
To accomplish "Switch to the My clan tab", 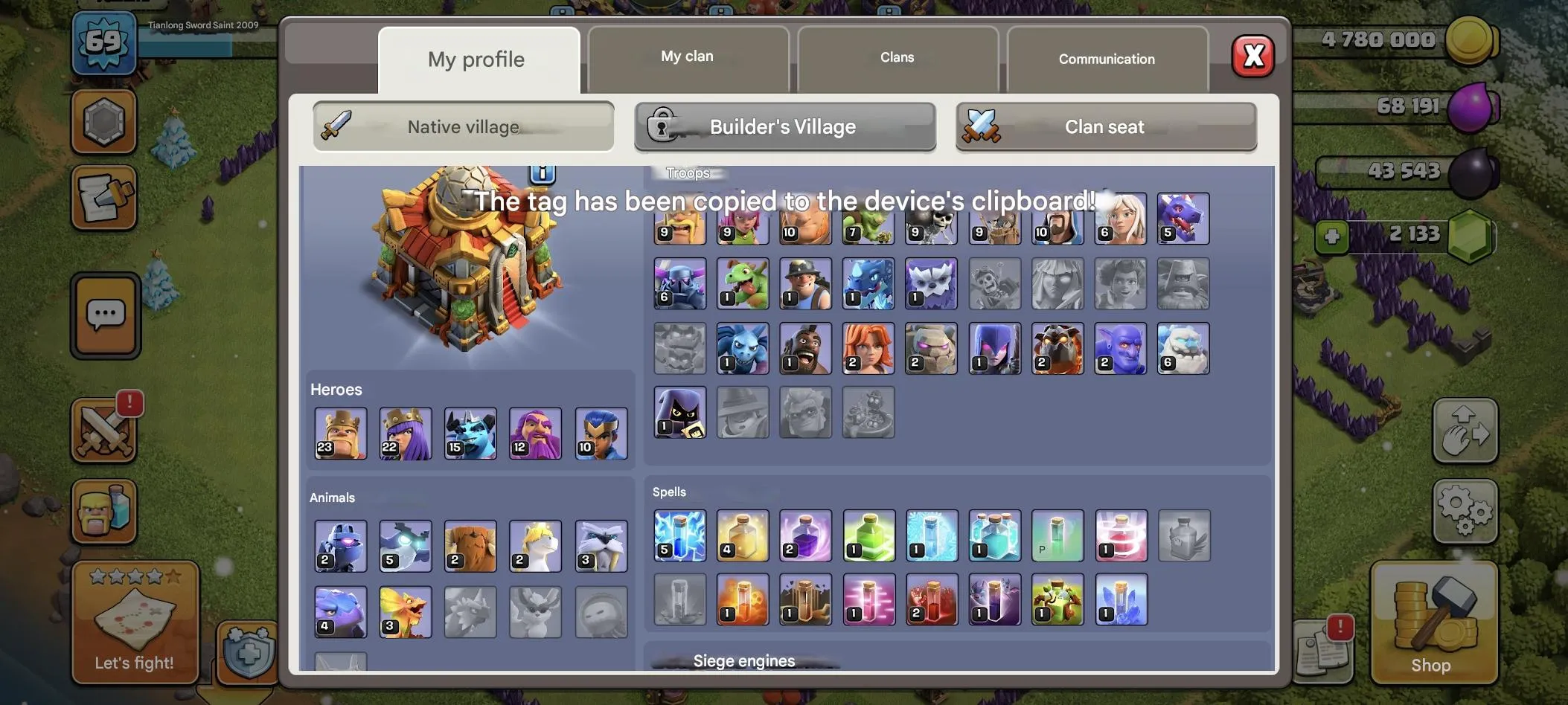I will [686, 56].
